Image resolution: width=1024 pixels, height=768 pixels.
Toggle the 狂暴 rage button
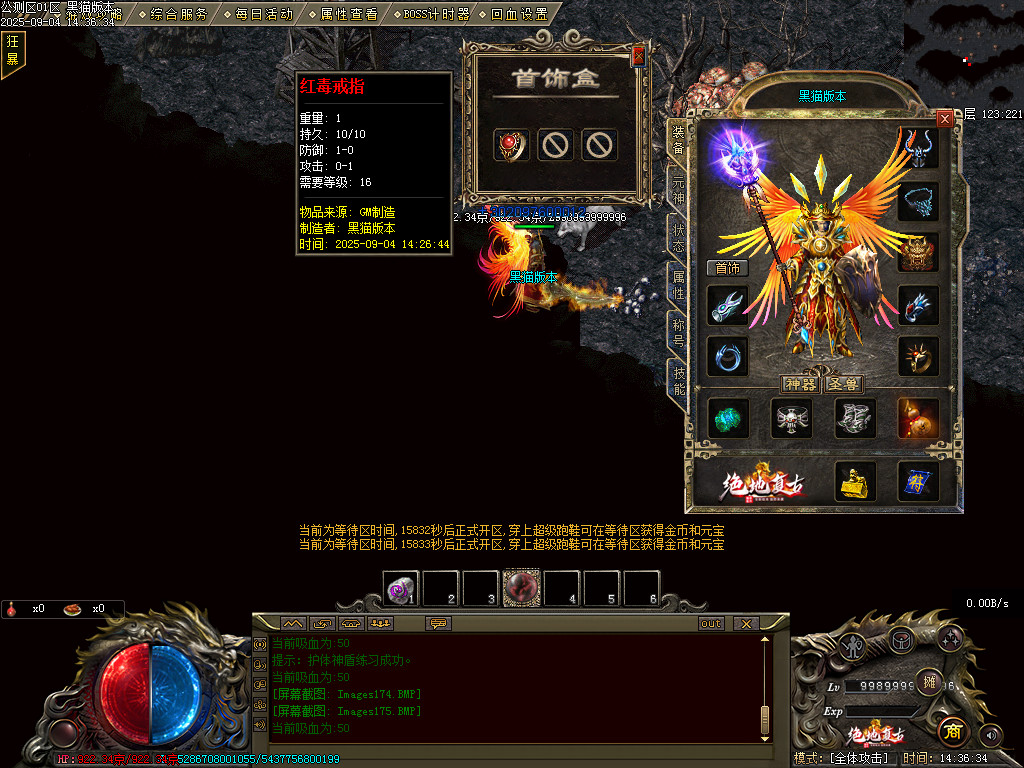click(x=13, y=50)
